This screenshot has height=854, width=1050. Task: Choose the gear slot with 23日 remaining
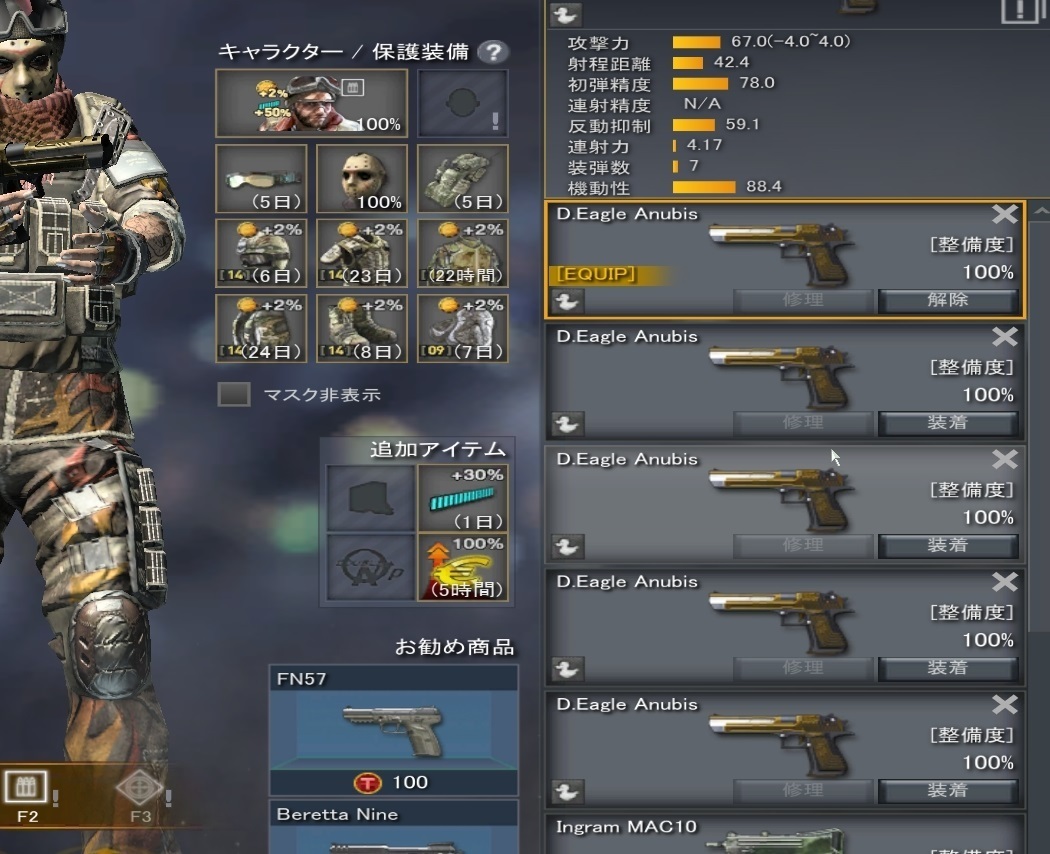pos(362,253)
